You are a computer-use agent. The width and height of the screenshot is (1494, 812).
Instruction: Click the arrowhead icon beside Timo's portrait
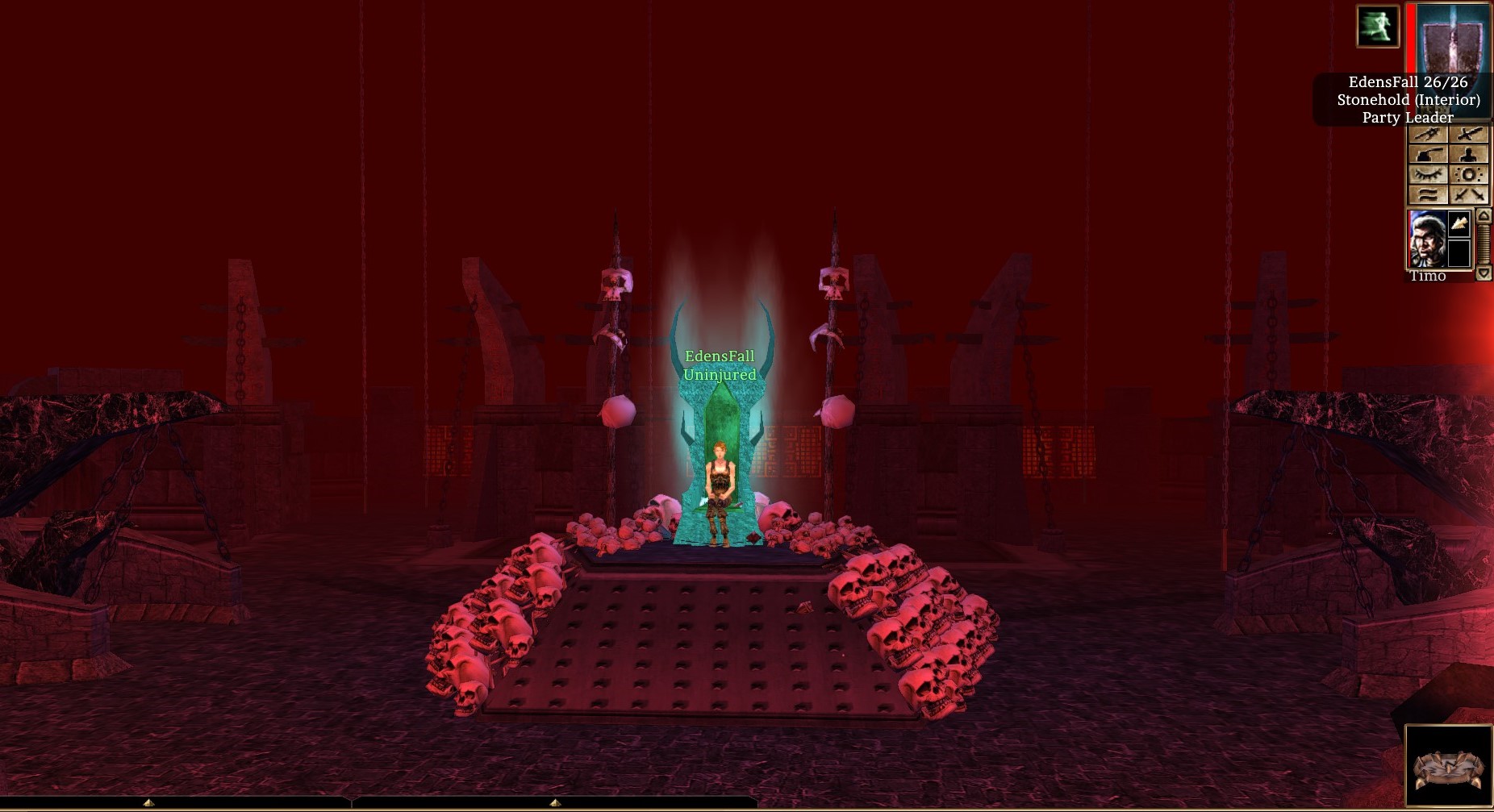point(1459,223)
